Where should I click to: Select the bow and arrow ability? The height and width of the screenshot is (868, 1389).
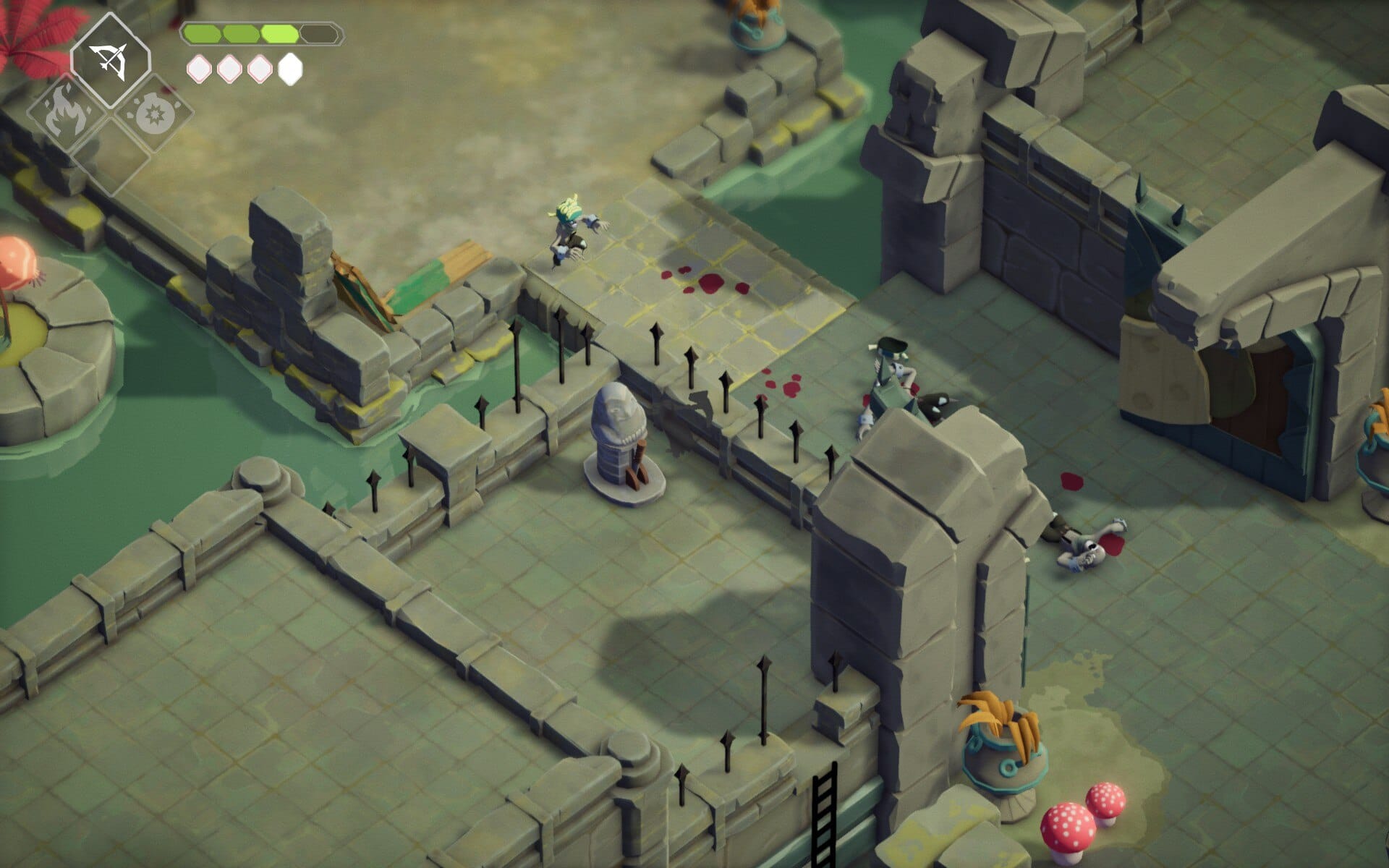coord(110,61)
